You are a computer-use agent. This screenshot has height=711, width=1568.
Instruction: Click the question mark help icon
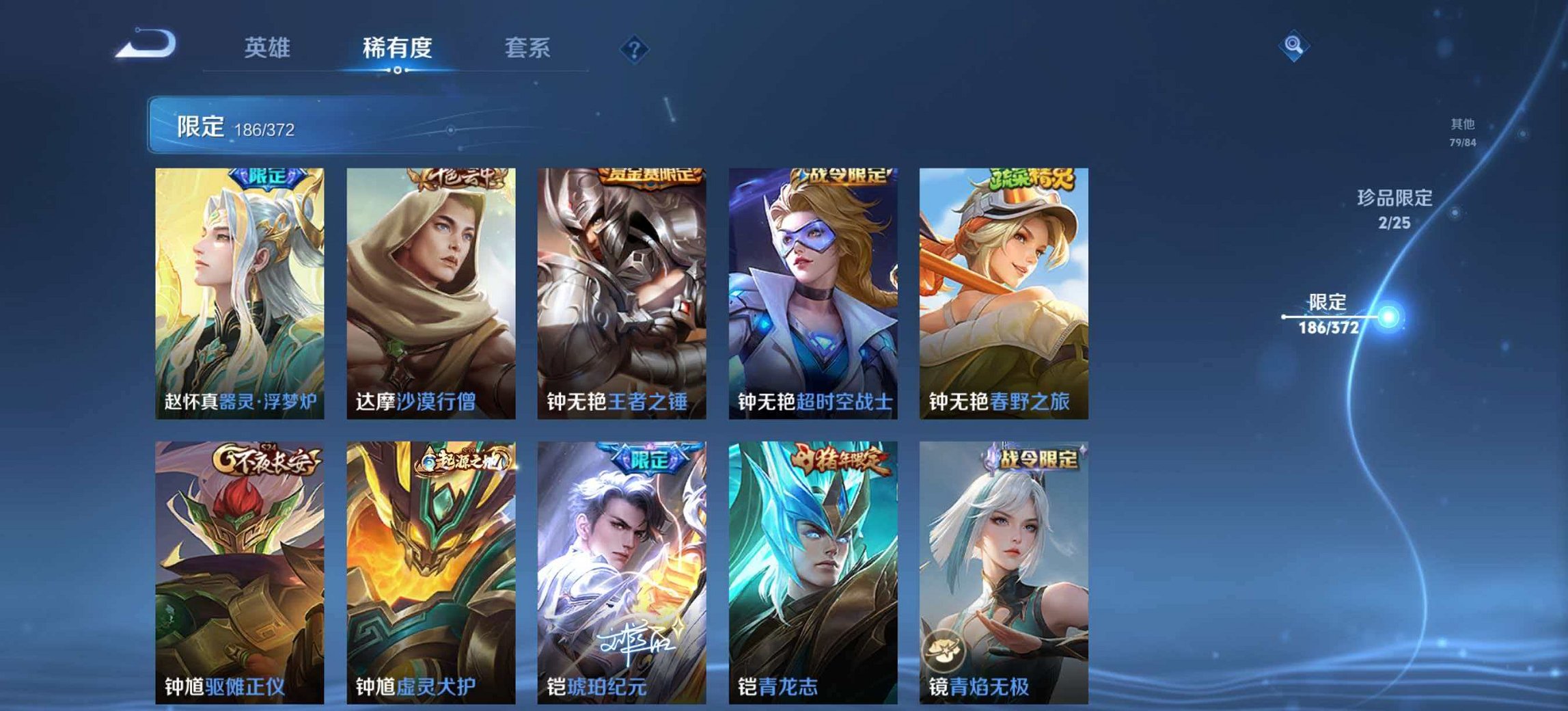634,48
